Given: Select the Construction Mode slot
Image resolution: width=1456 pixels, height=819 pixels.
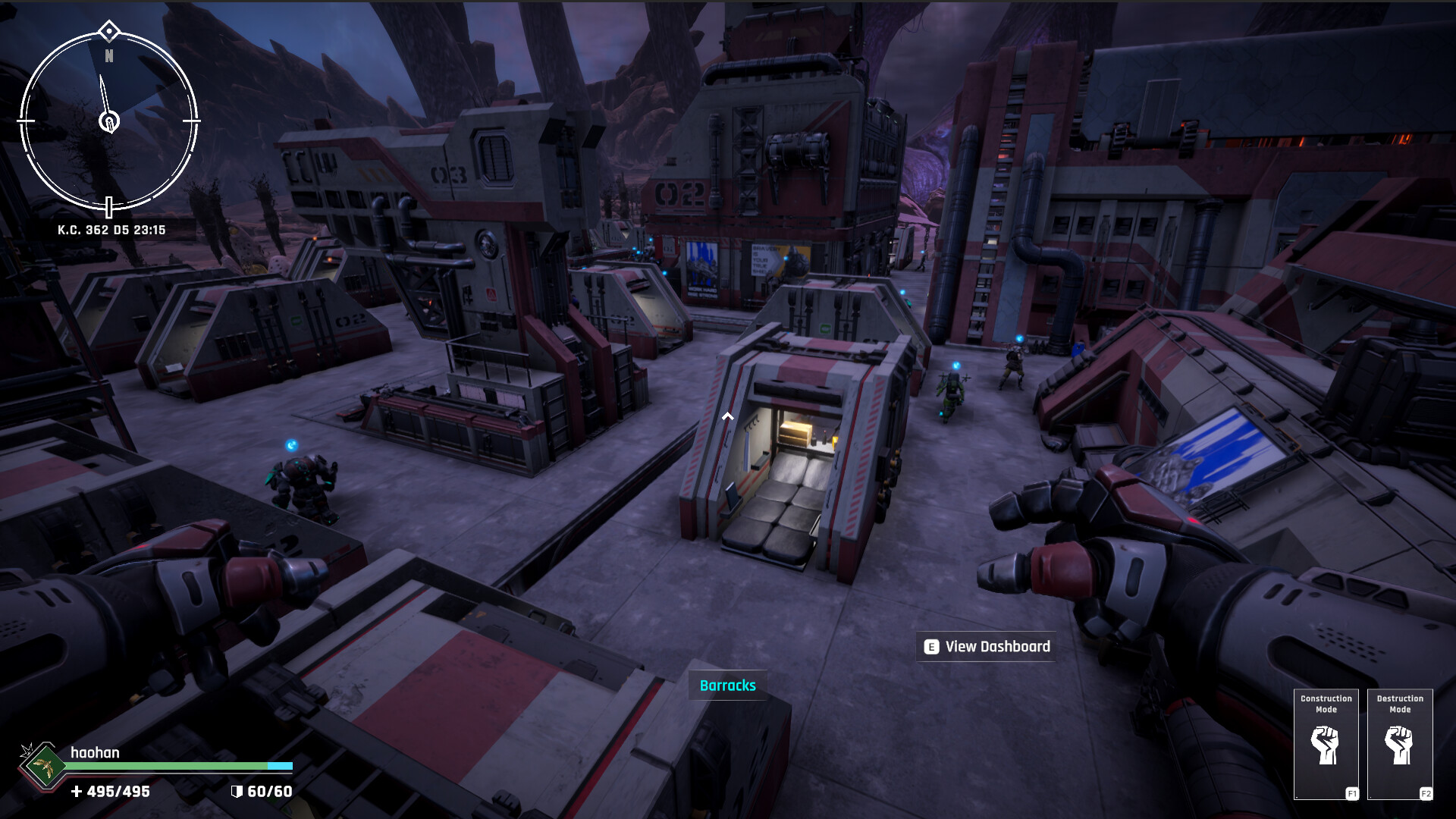Looking at the screenshot, I should (x=1326, y=744).
